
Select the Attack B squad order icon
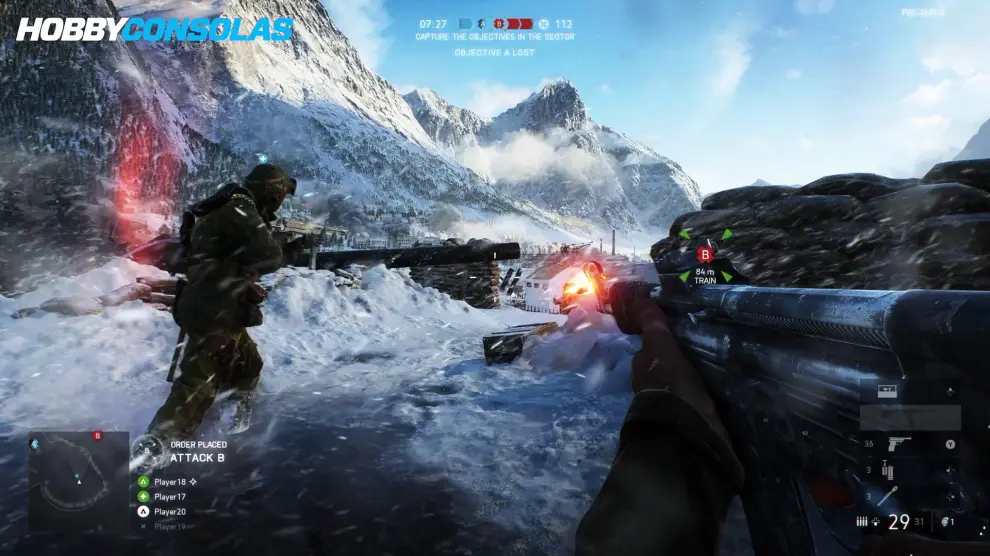coord(147,452)
